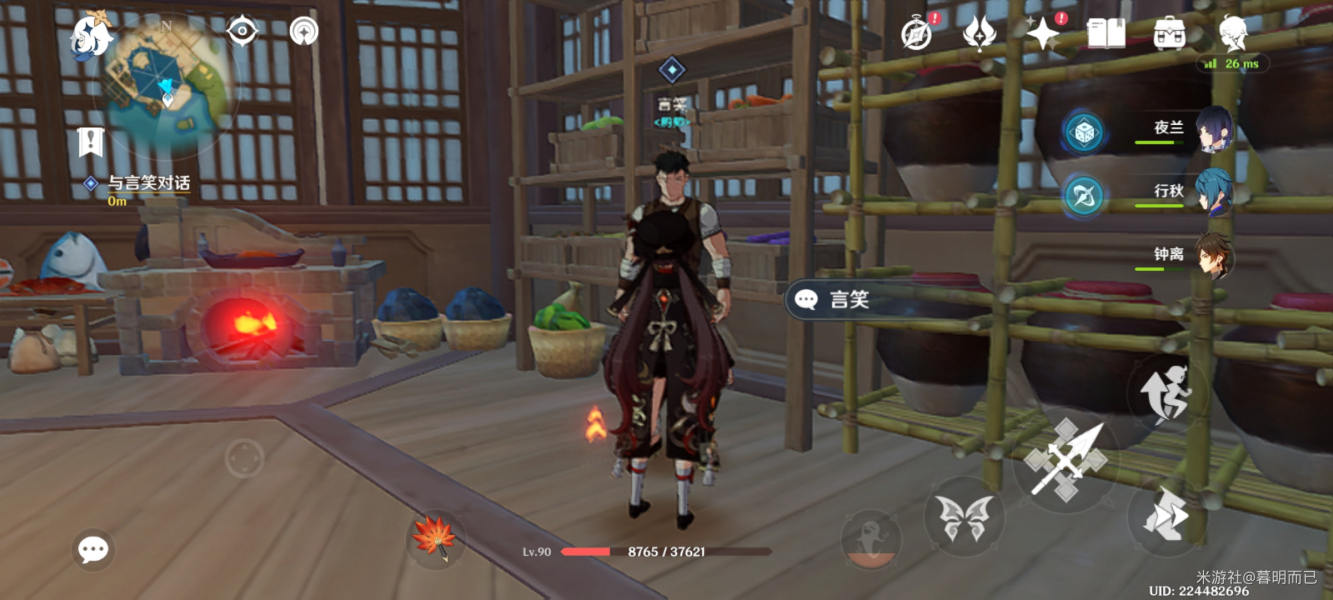This screenshot has height=600, width=1333.
Task: Use the red maple leaf gadget
Action: click(435, 537)
